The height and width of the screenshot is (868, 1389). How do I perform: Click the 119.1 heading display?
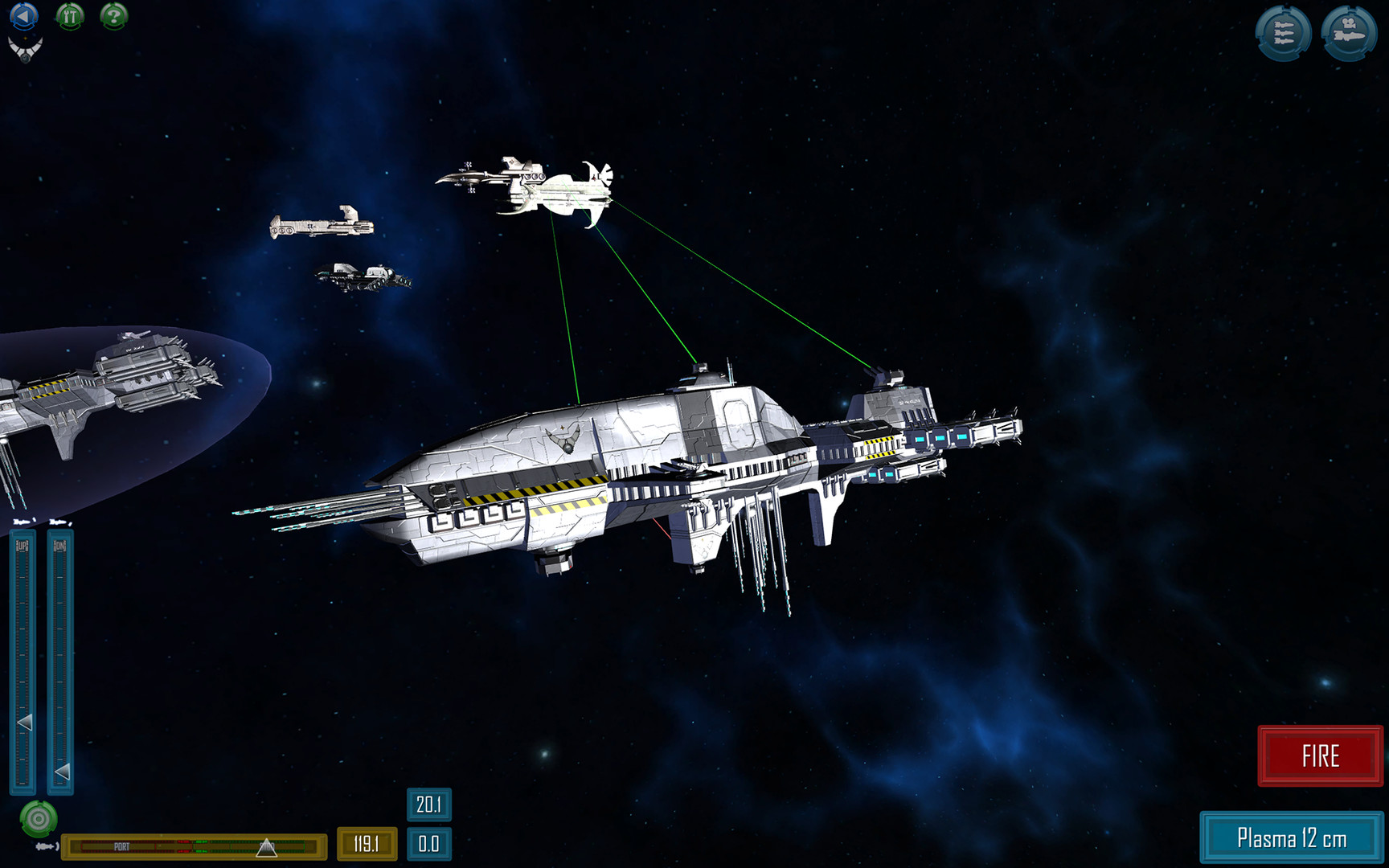coord(366,845)
